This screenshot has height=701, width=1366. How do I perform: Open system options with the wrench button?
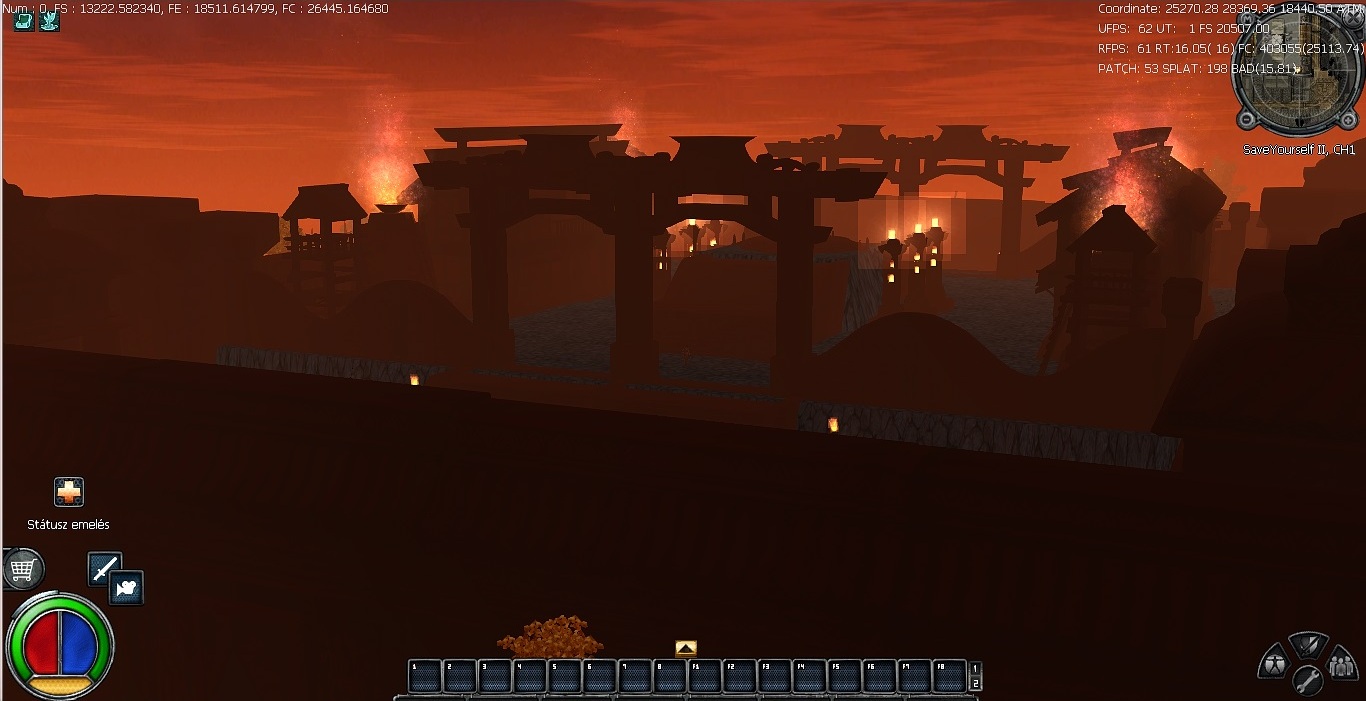pyautogui.click(x=1307, y=681)
